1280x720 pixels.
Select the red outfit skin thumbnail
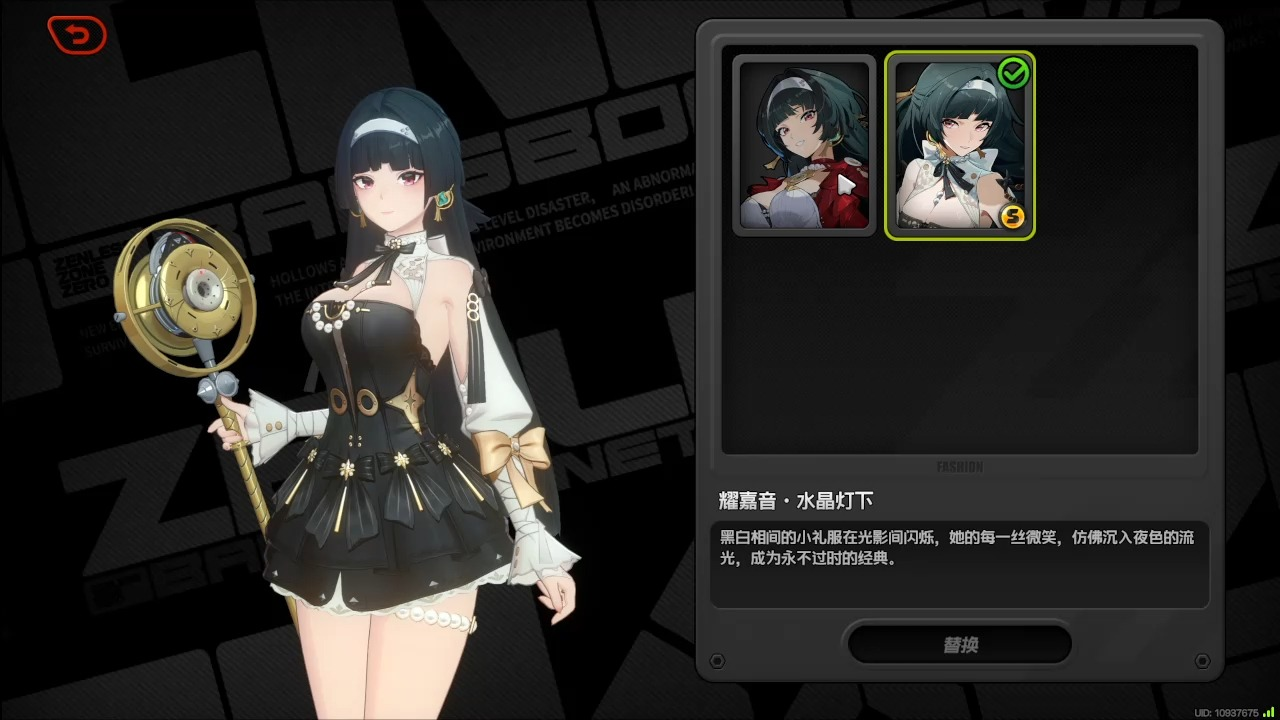(804, 145)
